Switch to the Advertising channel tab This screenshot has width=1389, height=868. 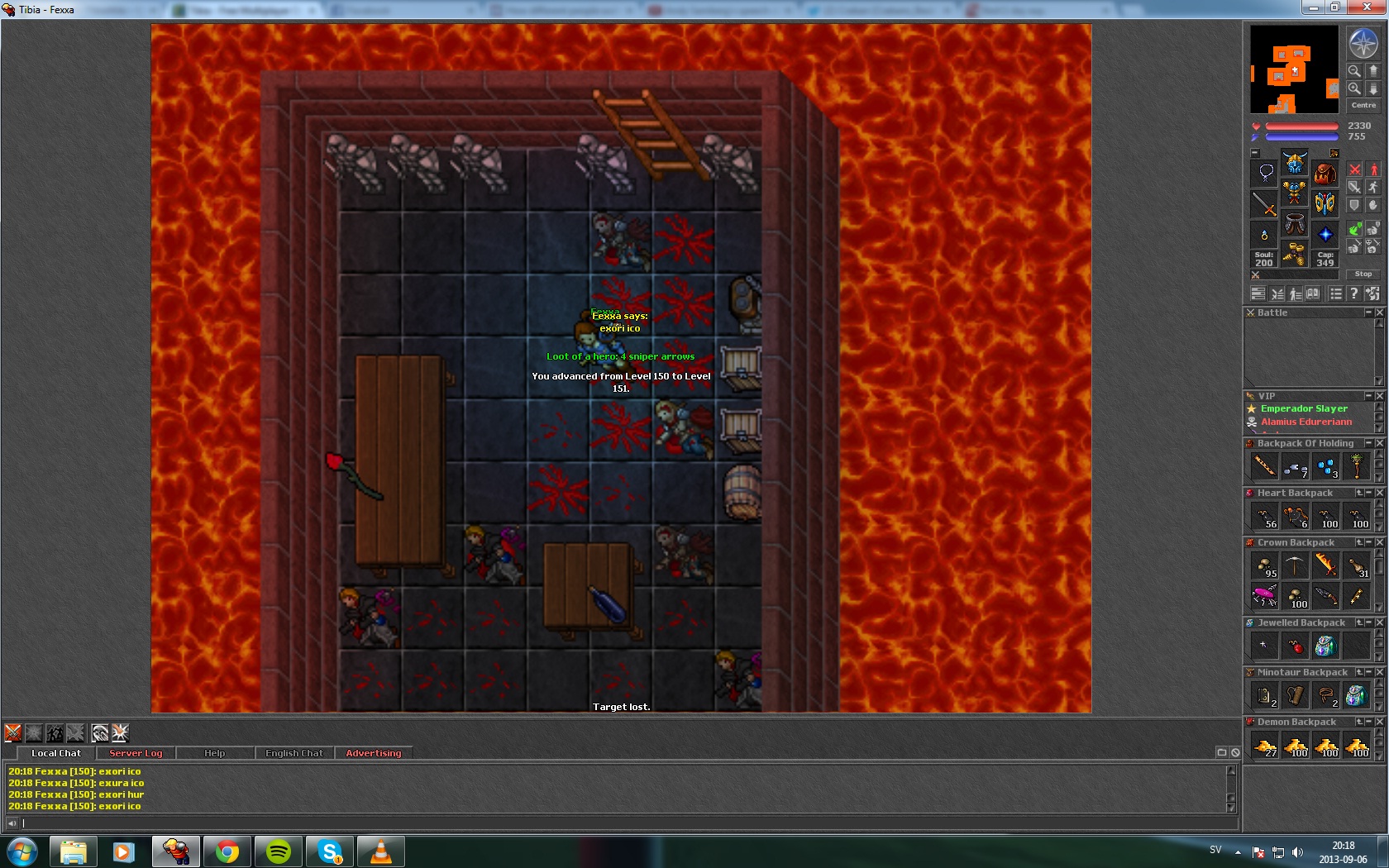pos(373,753)
